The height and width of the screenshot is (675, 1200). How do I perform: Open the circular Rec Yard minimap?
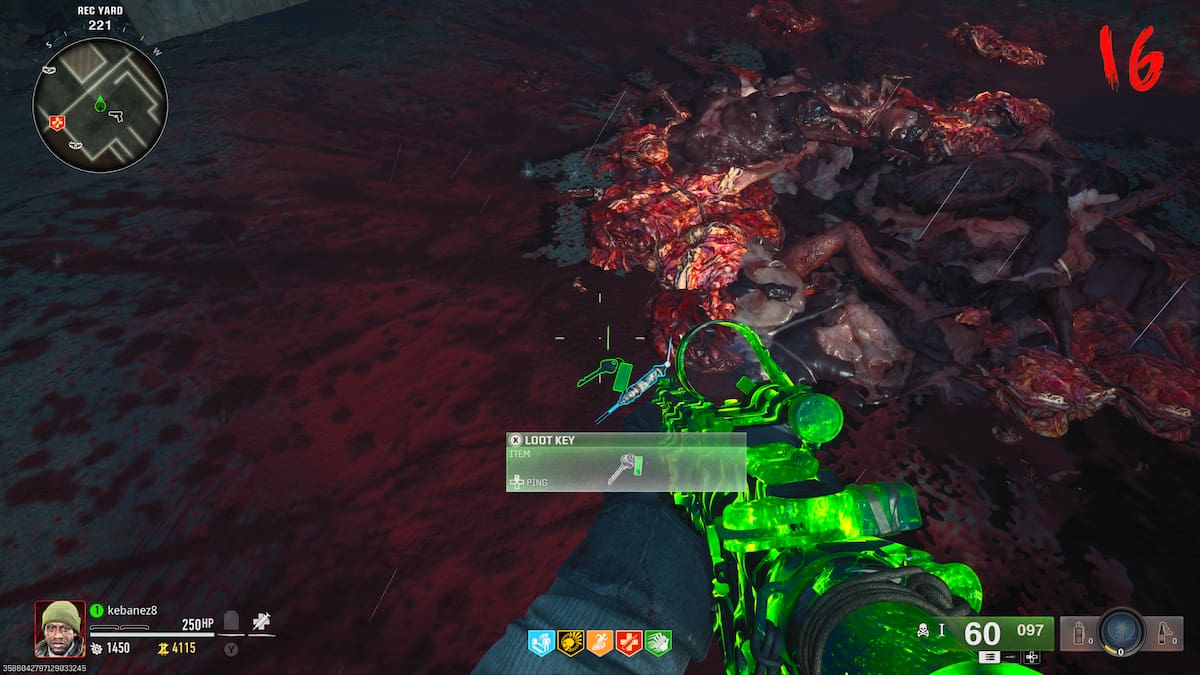pos(100,105)
